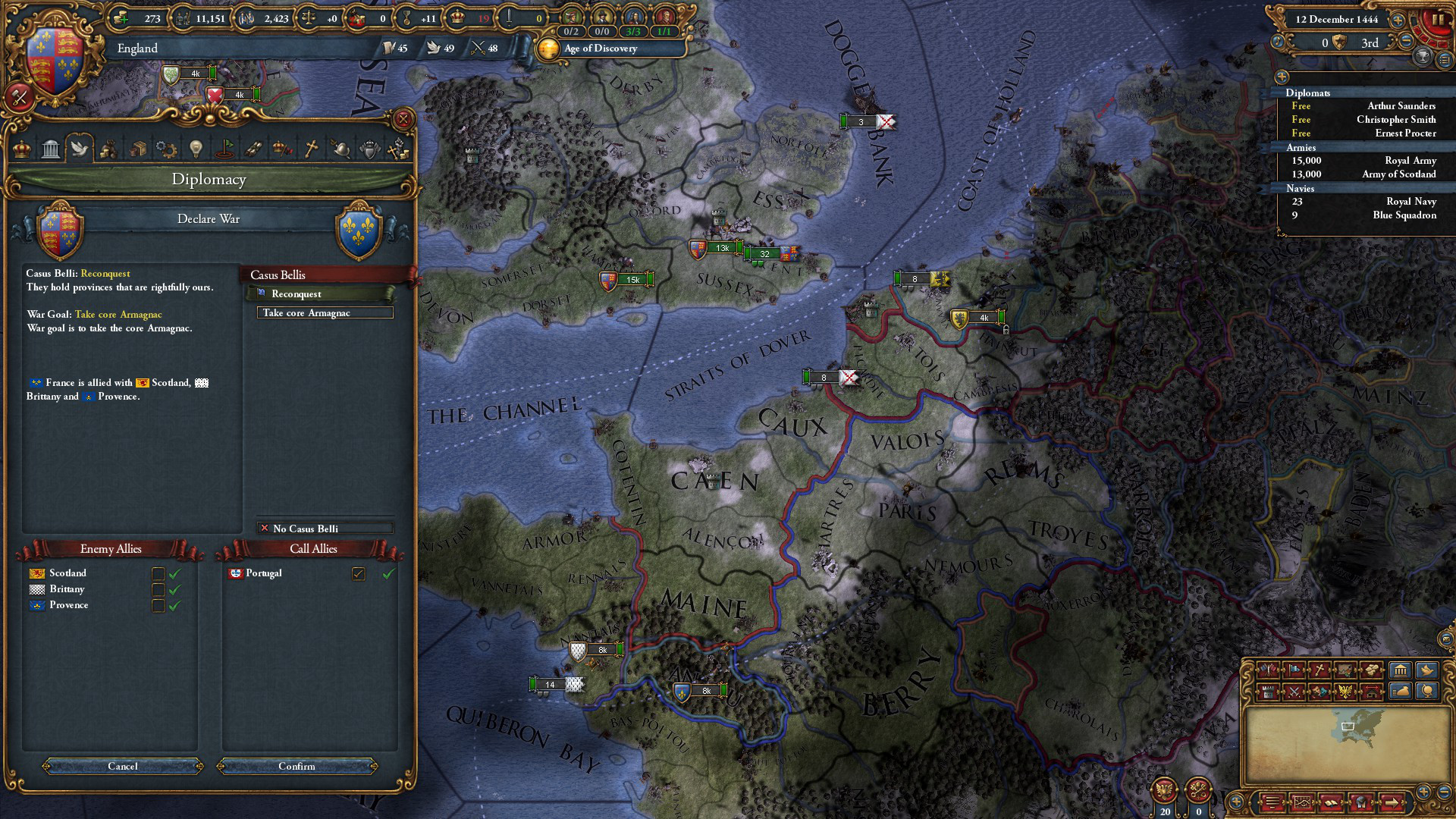Check Scotland's box under Enemy Allies
Image resolution: width=1456 pixels, height=819 pixels.
(158, 573)
